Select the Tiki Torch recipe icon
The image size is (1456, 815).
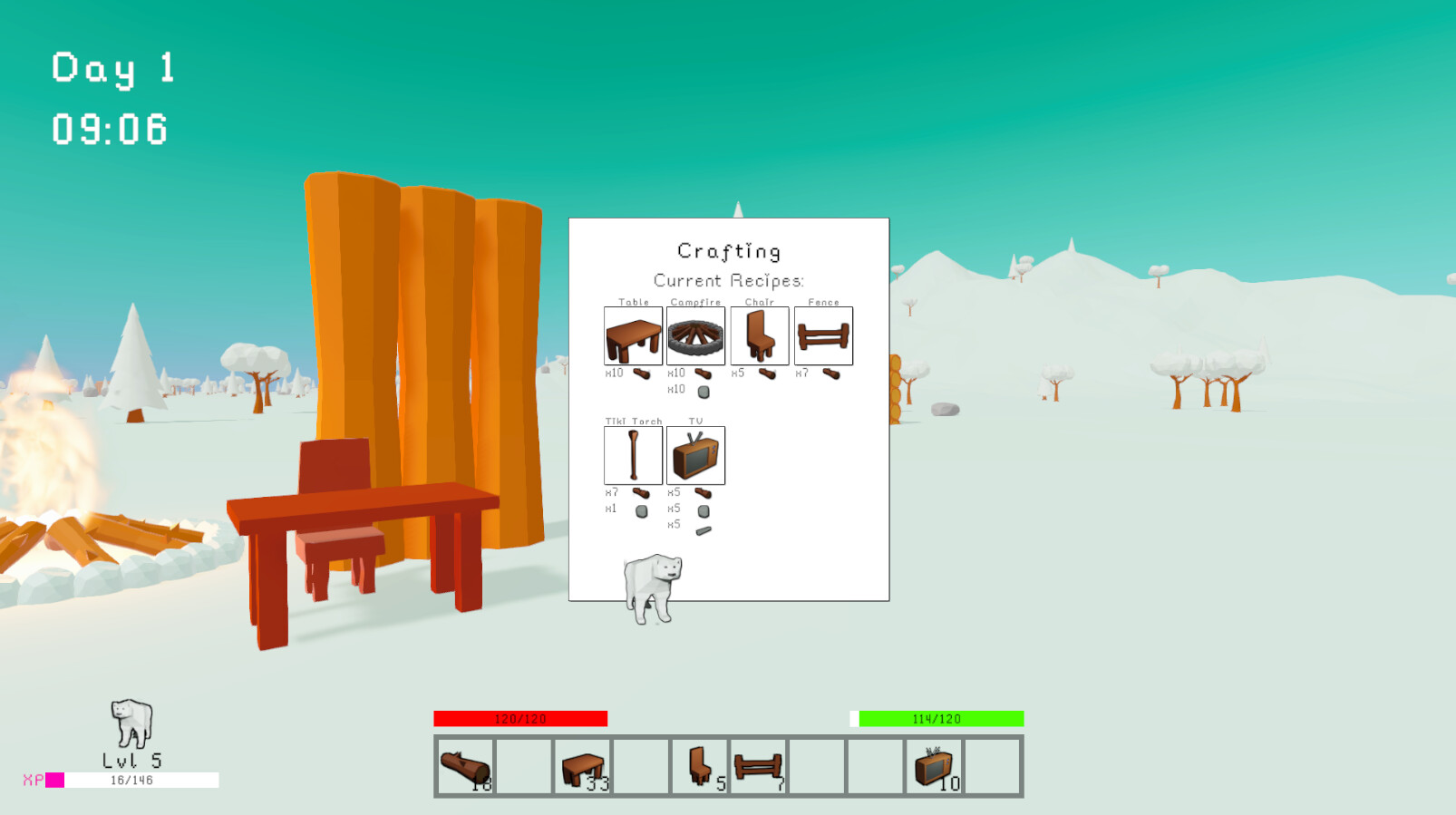tap(632, 455)
